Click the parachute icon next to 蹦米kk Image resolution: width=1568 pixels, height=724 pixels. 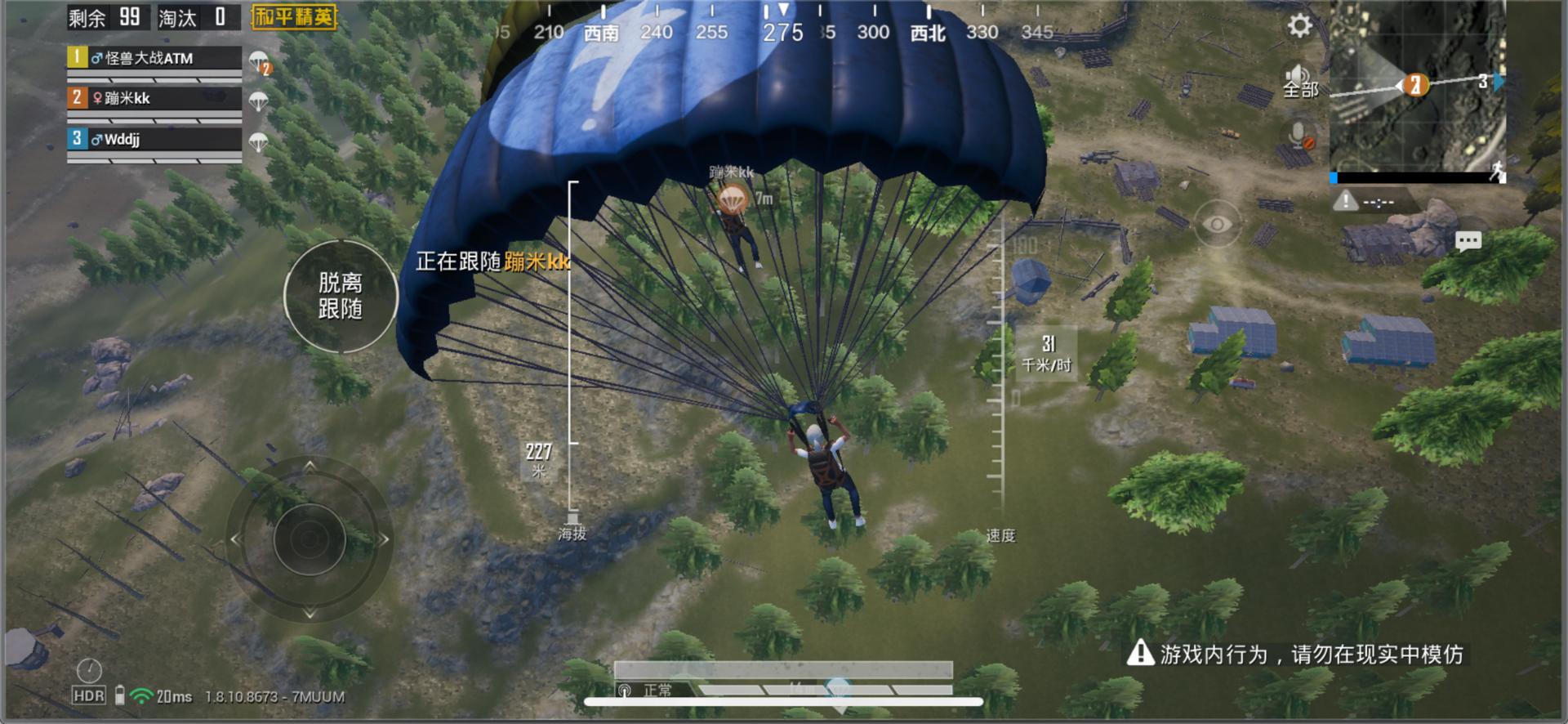coord(261,100)
